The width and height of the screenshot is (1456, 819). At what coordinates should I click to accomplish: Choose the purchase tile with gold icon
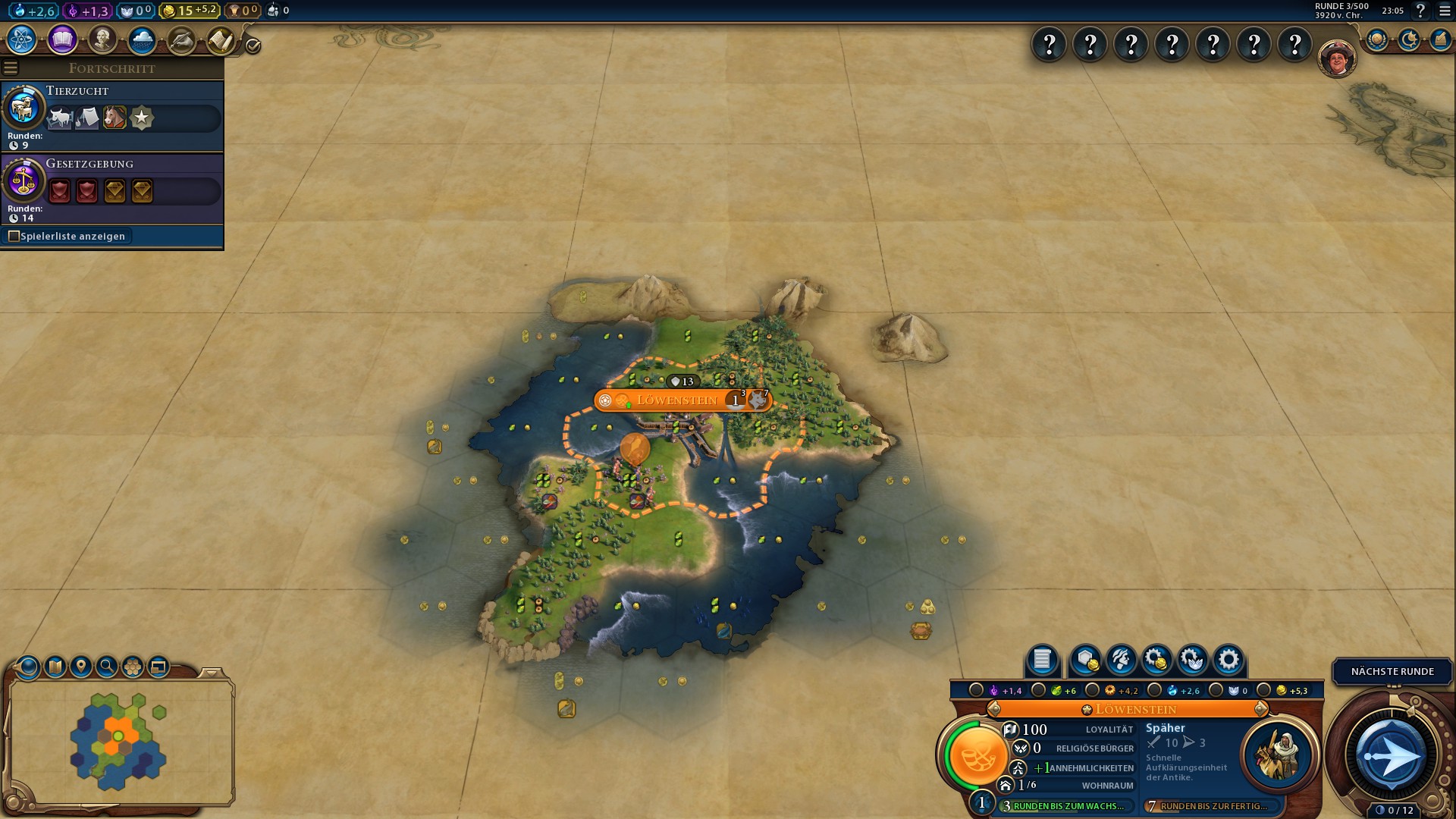(x=1086, y=660)
